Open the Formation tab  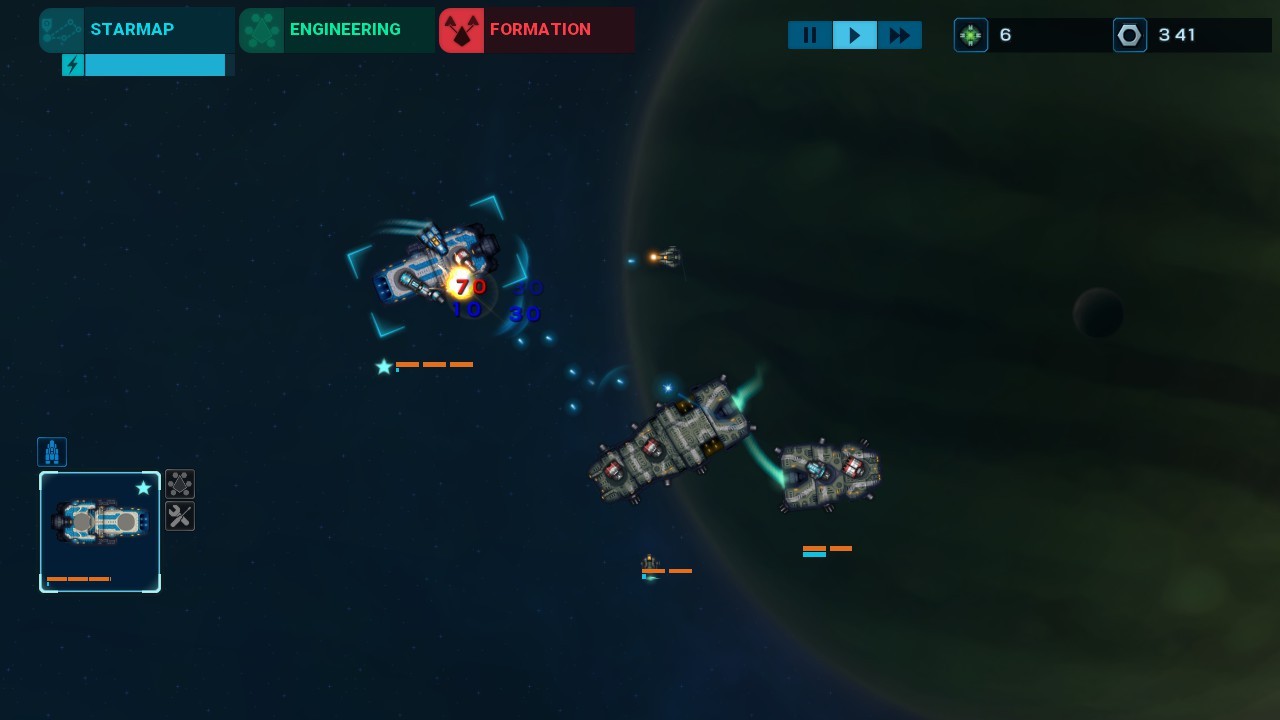536,30
